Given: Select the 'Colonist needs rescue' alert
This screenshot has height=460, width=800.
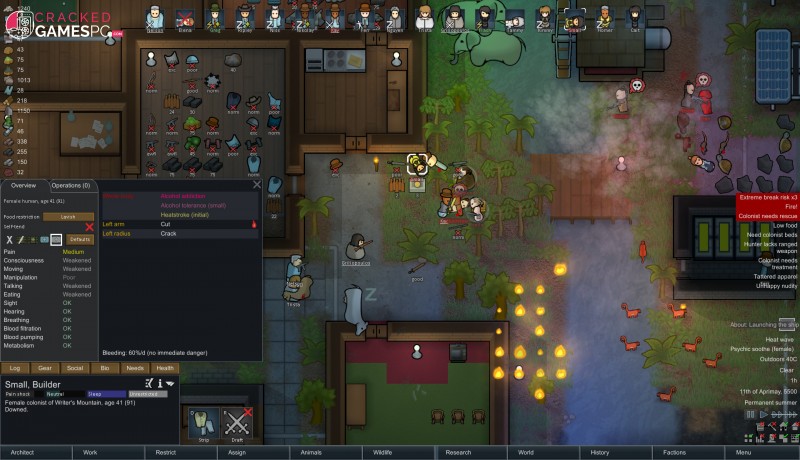Looking at the screenshot, I should tap(767, 215).
